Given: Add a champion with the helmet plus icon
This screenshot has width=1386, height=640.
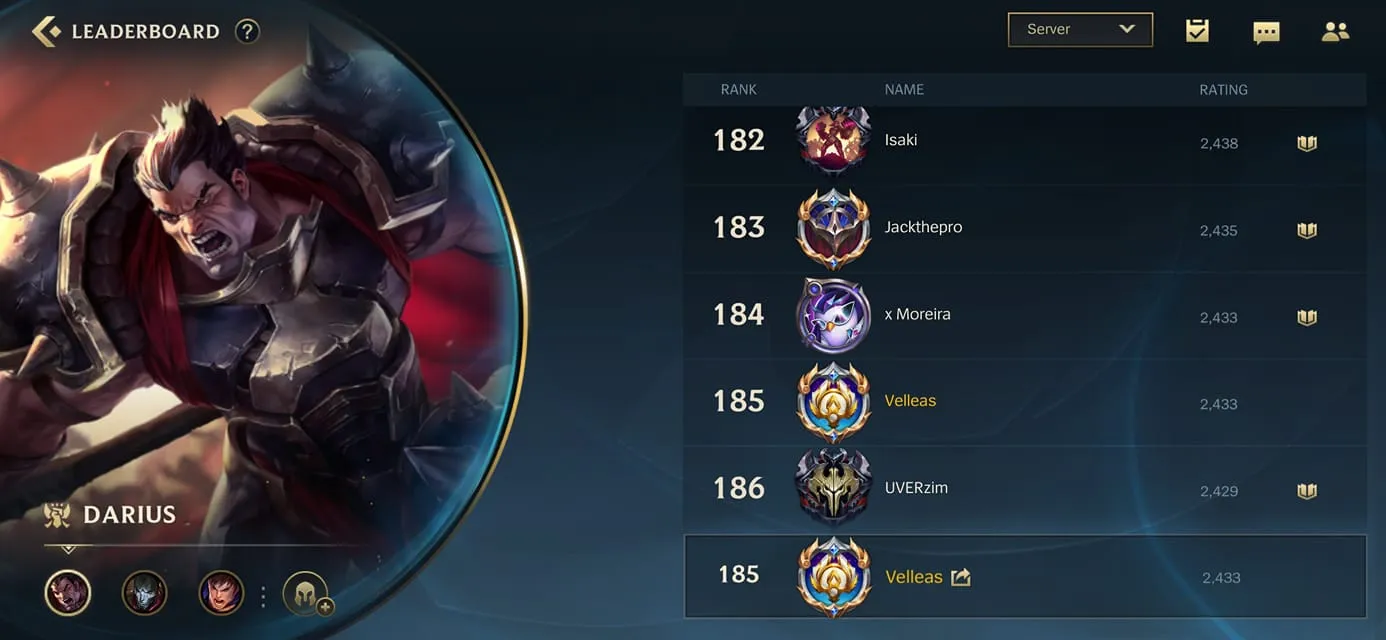Looking at the screenshot, I should coord(306,594).
